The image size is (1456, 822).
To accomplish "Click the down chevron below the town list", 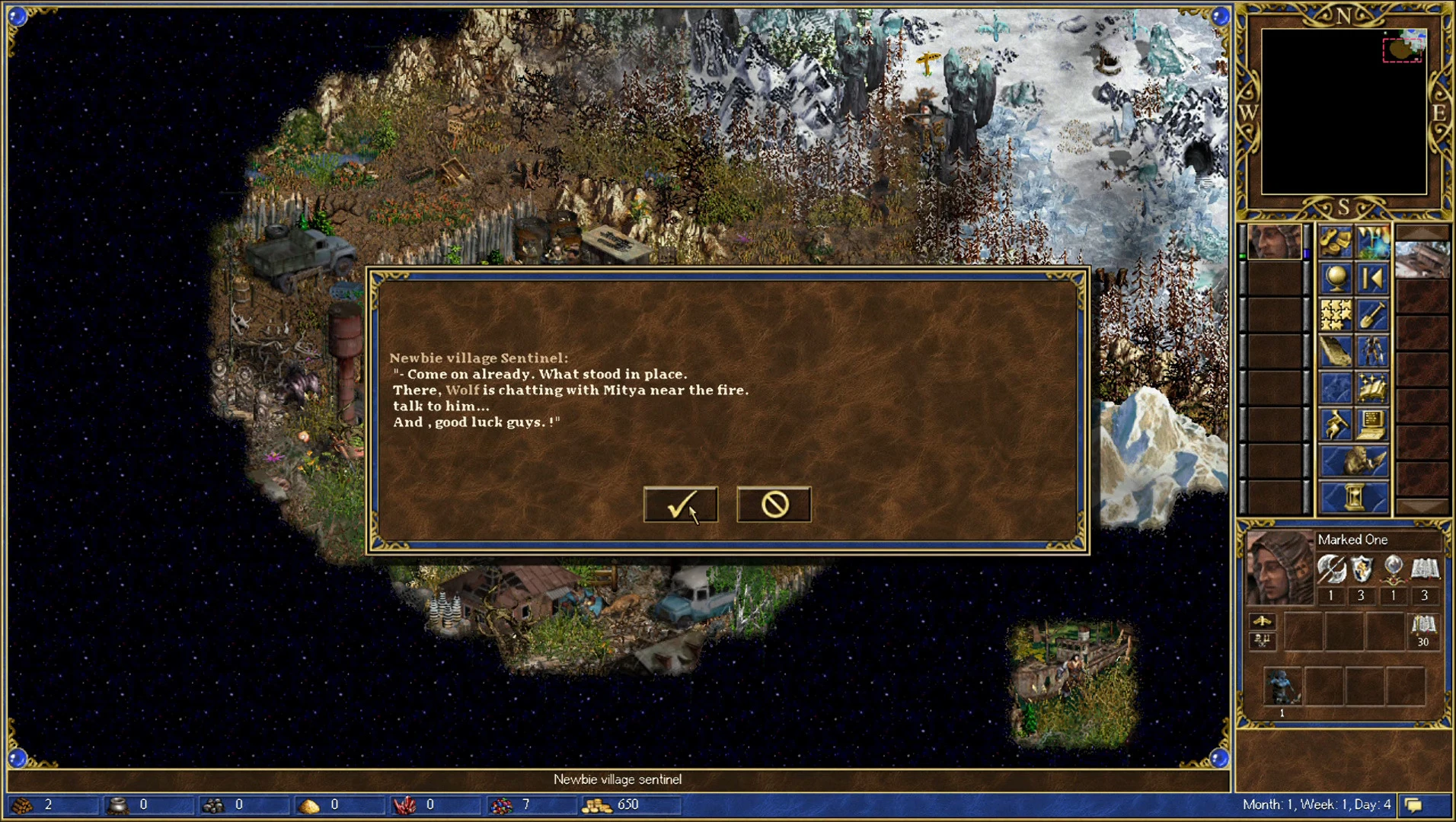I will pyautogui.click(x=1423, y=505).
